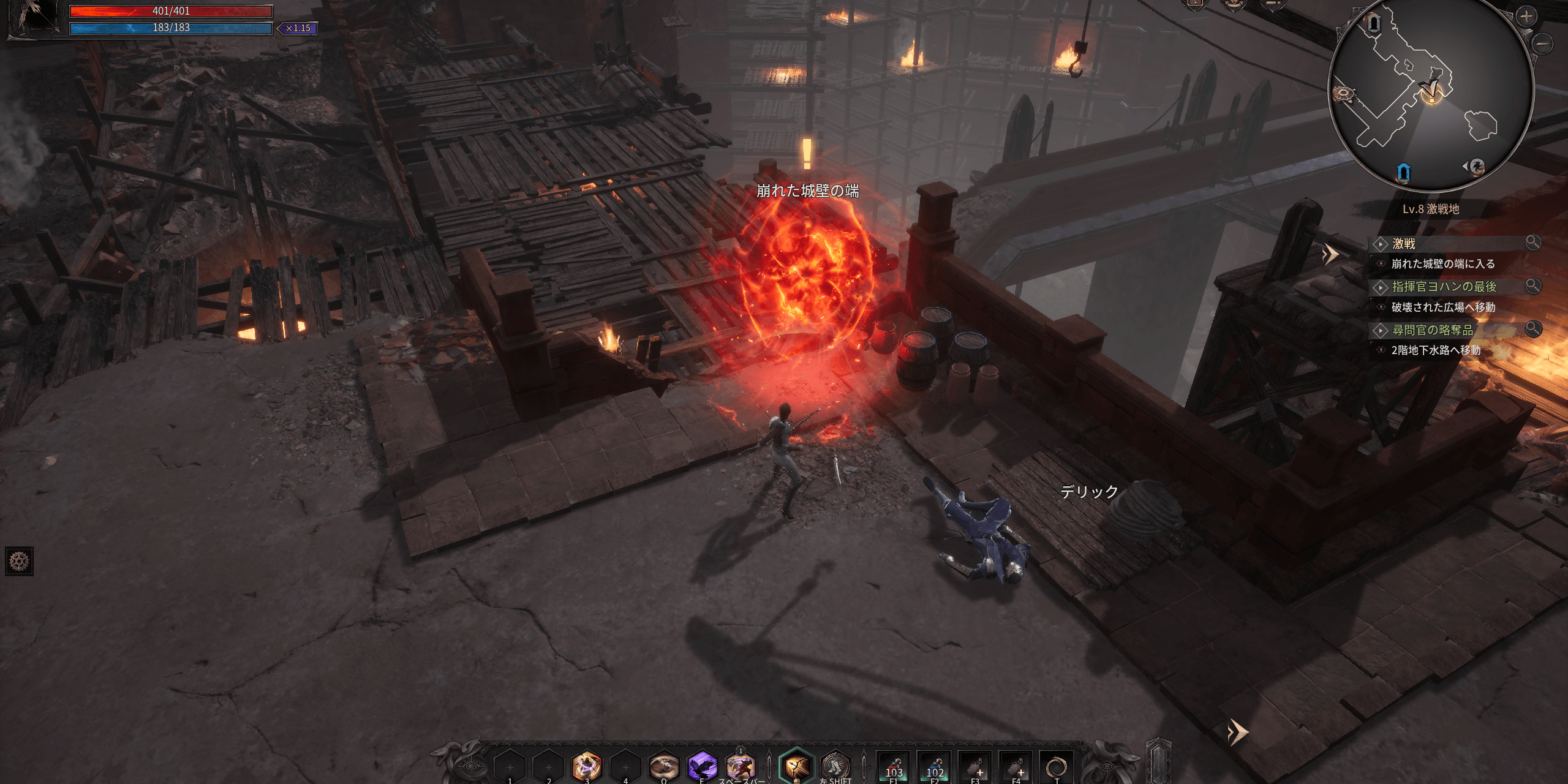Activate the whirlwind skill in slot 3
The width and height of the screenshot is (1568, 784).
pyautogui.click(x=586, y=766)
